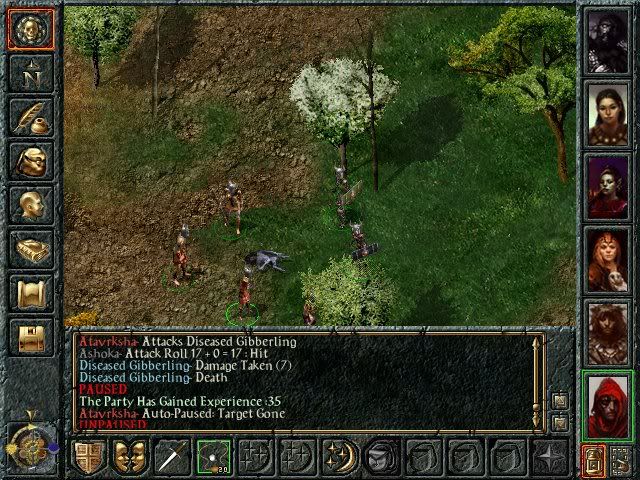The height and width of the screenshot is (480, 640).
Task: Select the green-highlighted quick weapon slot
Action: 213,458
